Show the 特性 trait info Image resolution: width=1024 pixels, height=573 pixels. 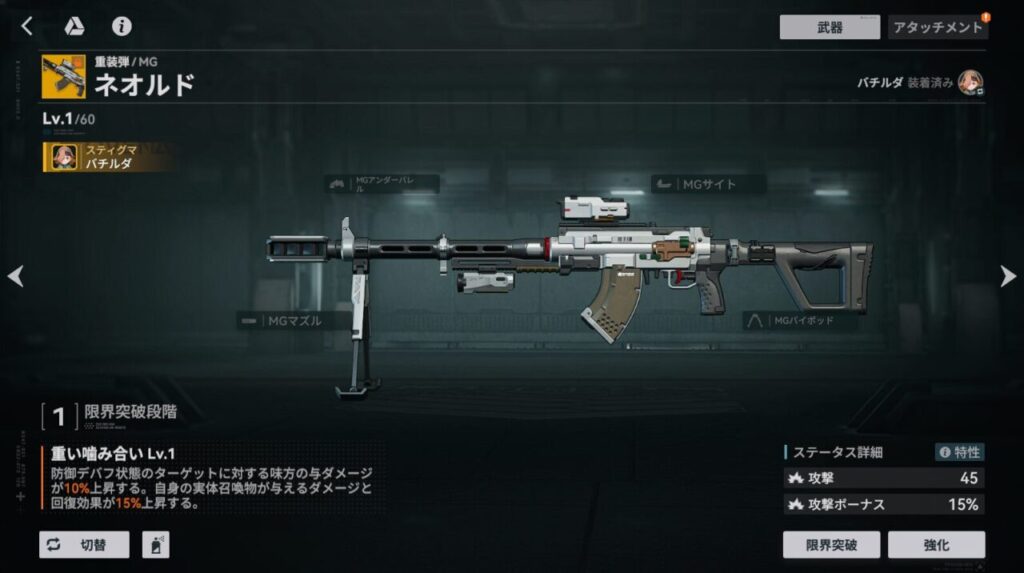pos(959,452)
